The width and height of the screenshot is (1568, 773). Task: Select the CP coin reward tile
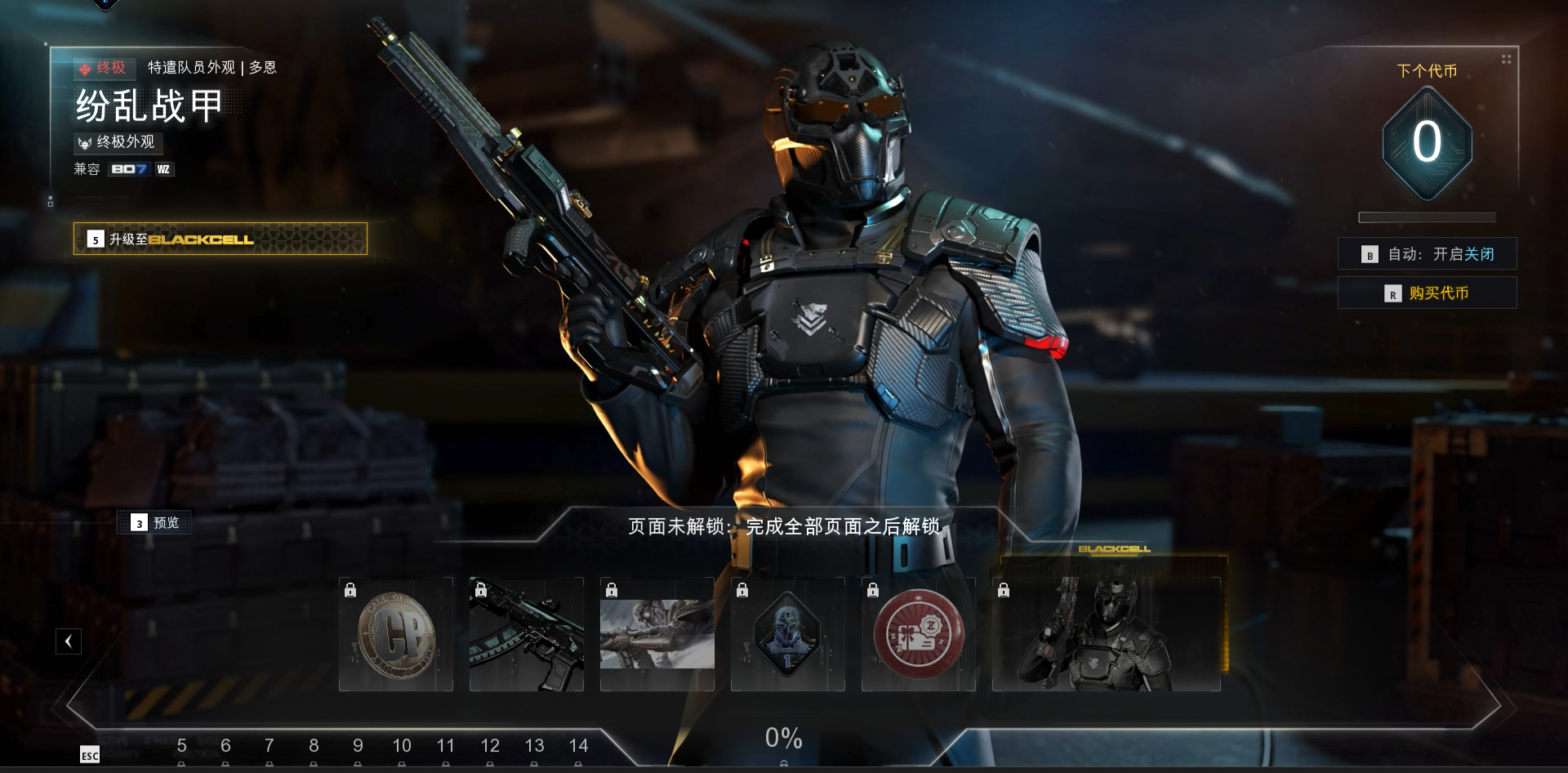pos(396,635)
